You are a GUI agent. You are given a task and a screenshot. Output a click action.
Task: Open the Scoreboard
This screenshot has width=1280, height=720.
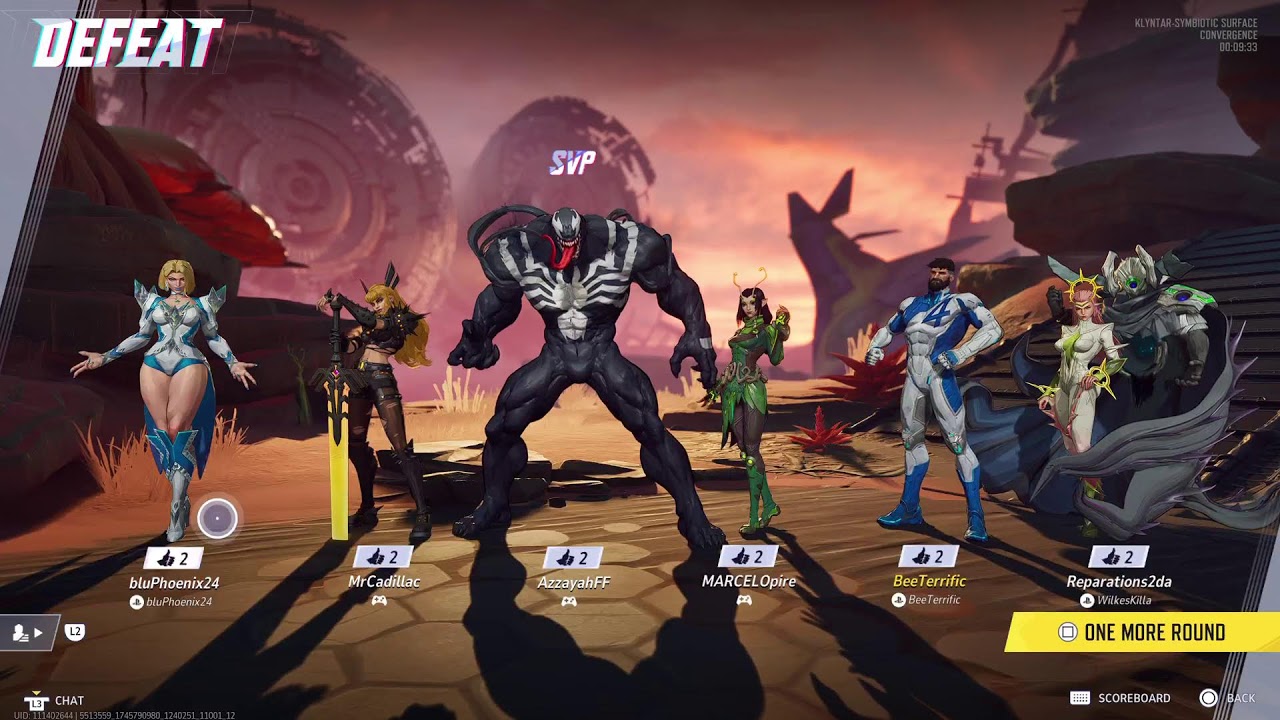pyautogui.click(x=1121, y=698)
